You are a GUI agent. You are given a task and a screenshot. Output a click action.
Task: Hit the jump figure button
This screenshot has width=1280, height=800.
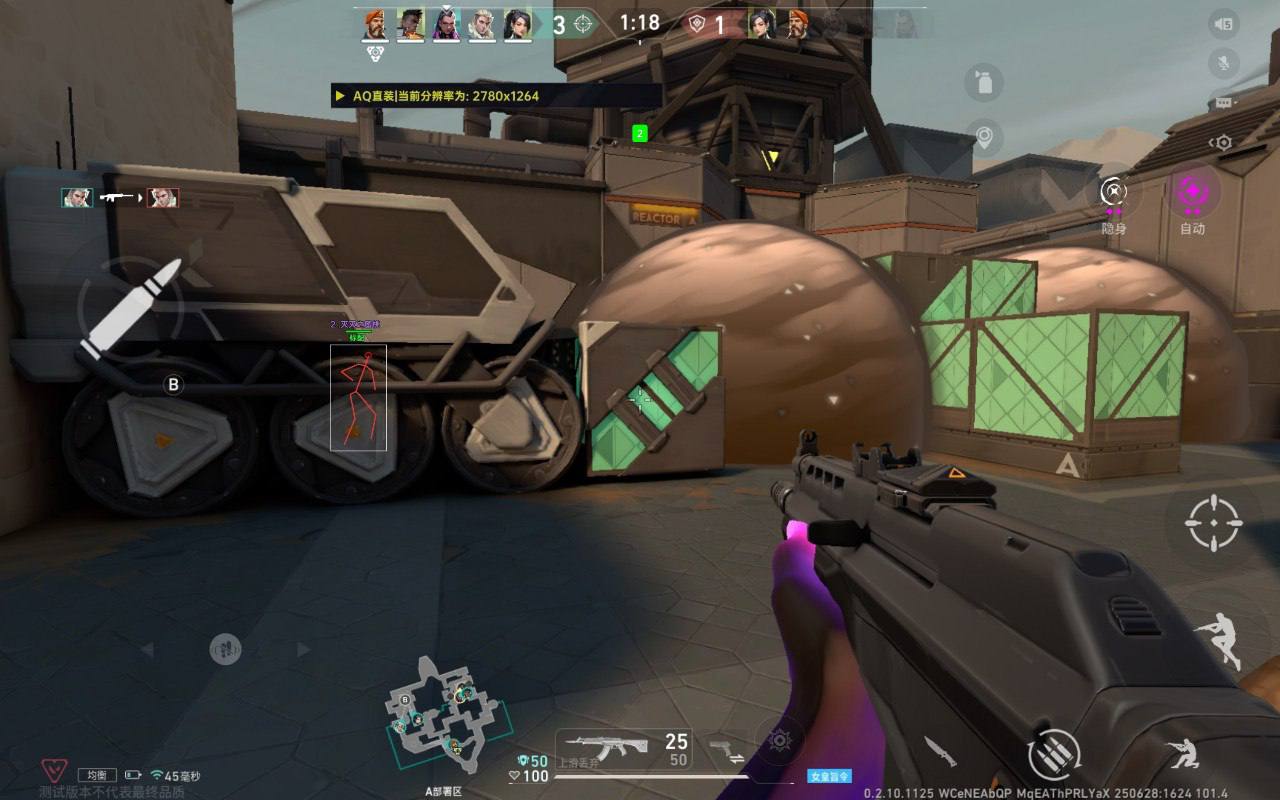point(1219,639)
